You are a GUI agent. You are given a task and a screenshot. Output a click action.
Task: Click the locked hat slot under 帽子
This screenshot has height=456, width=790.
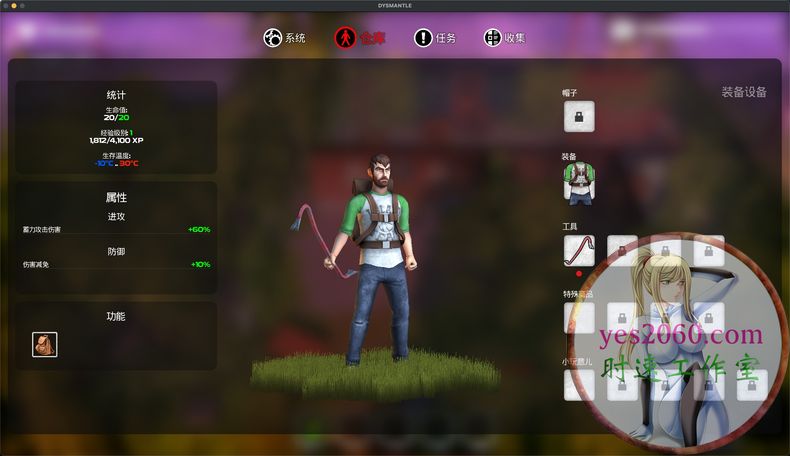[579, 117]
